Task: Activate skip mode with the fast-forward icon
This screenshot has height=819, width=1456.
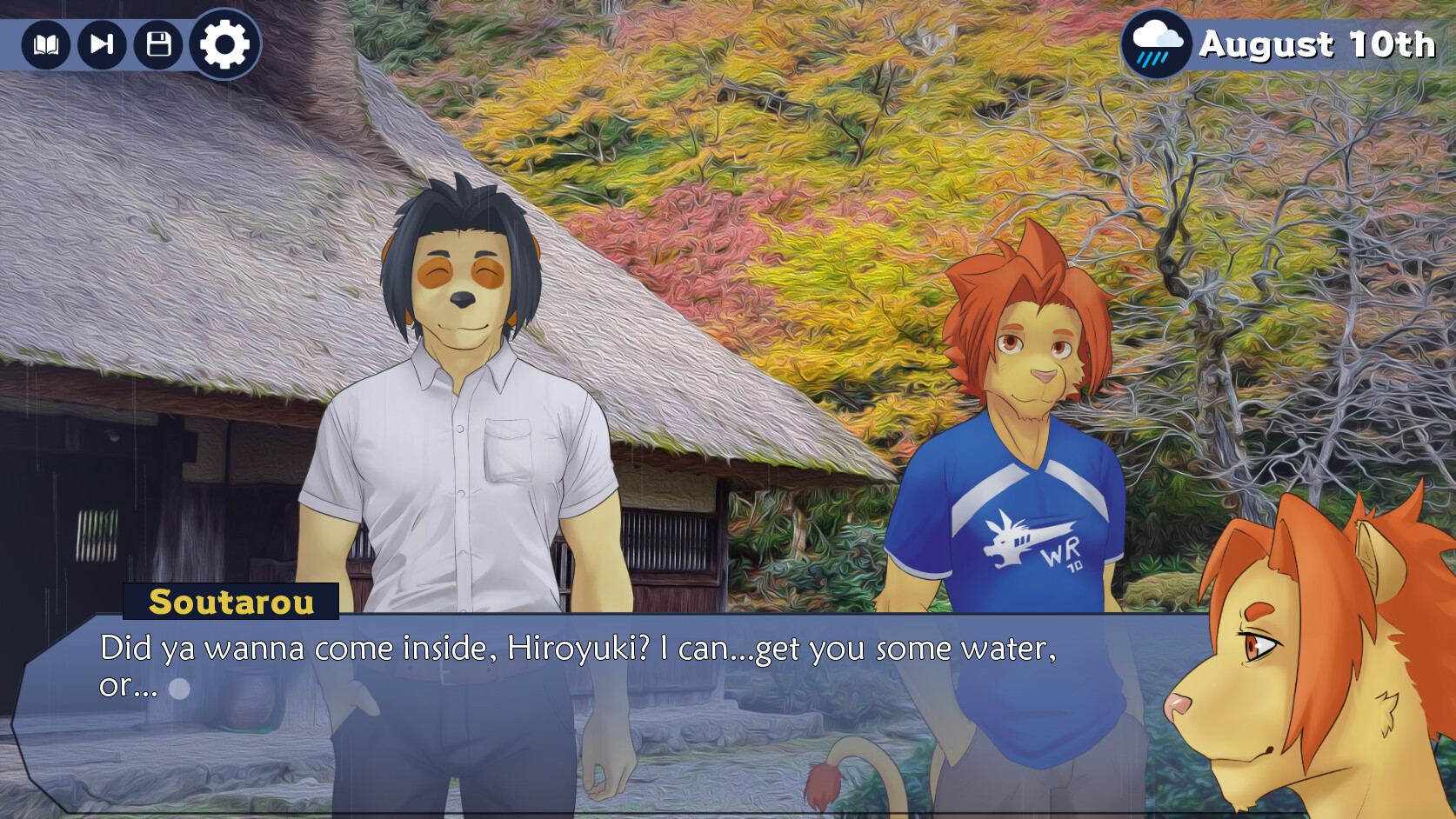Action: coord(102,45)
